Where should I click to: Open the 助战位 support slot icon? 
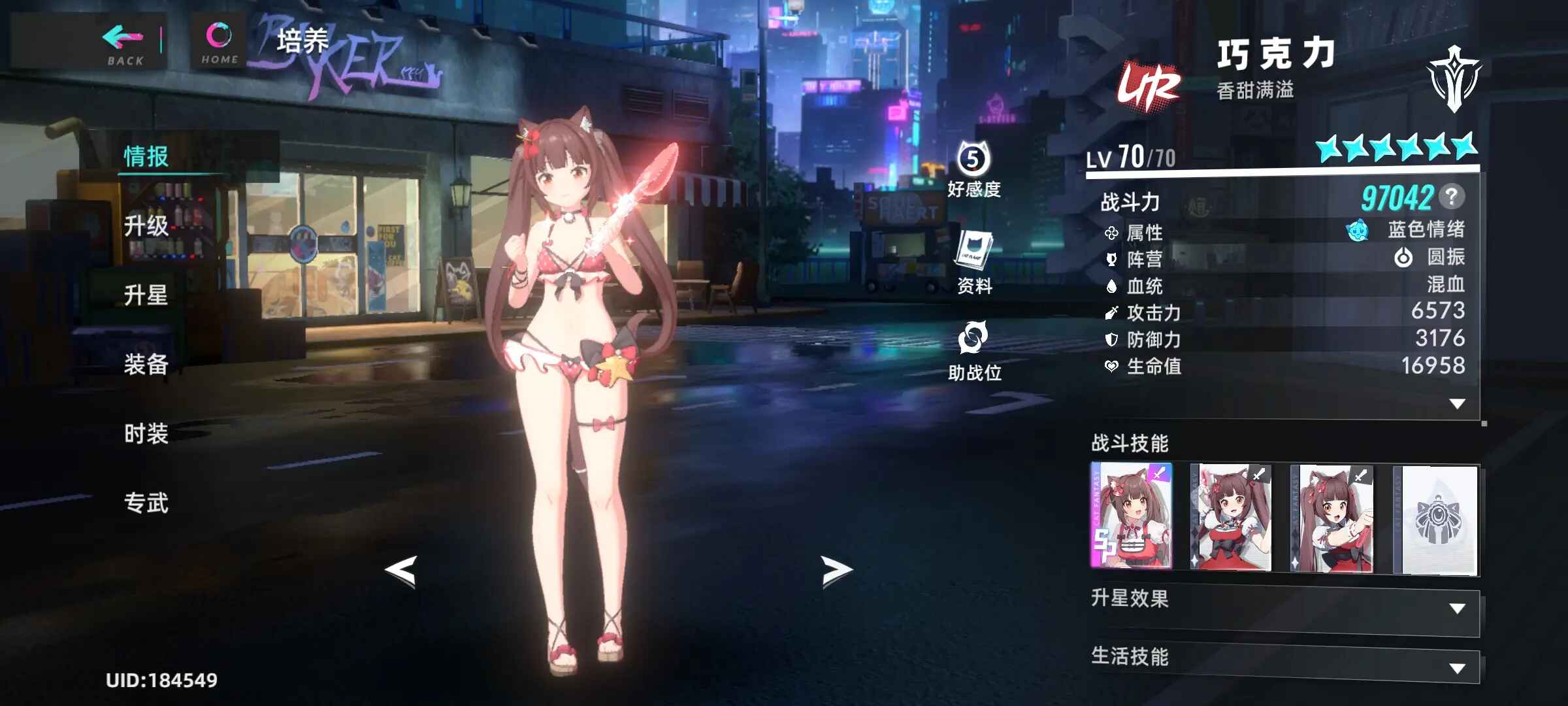[973, 350]
